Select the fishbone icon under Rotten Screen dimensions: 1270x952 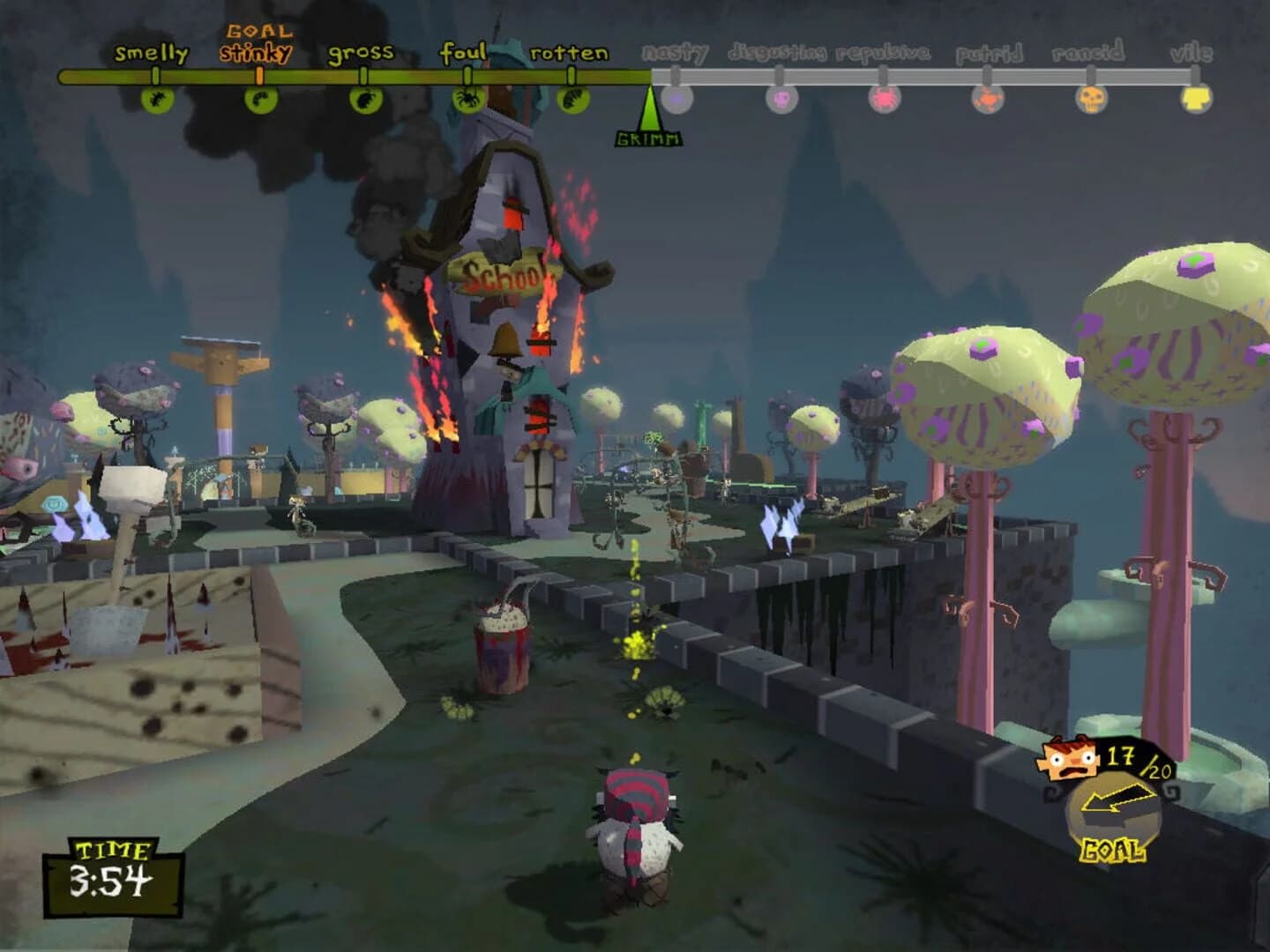(573, 102)
